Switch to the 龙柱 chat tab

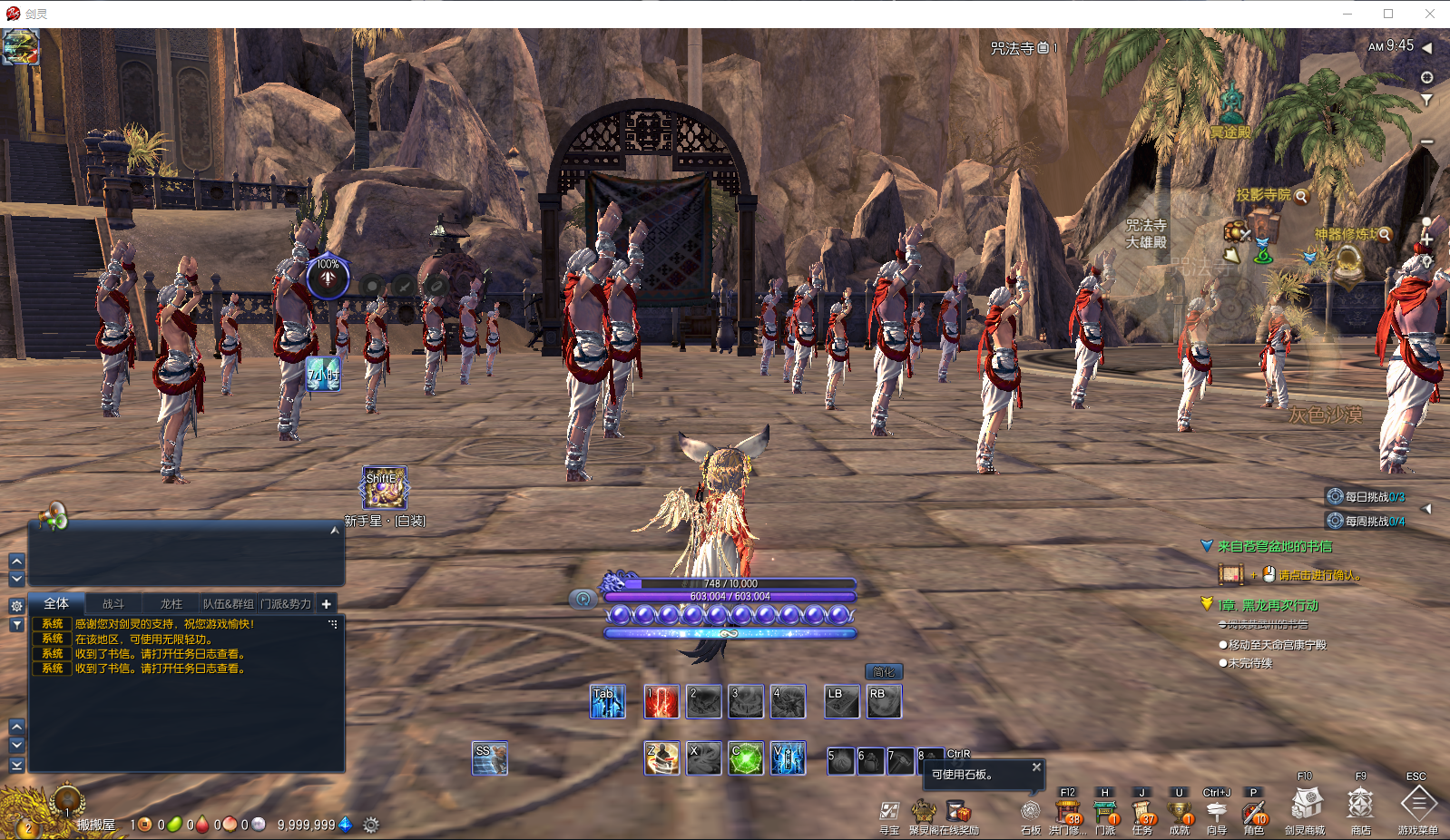171,604
